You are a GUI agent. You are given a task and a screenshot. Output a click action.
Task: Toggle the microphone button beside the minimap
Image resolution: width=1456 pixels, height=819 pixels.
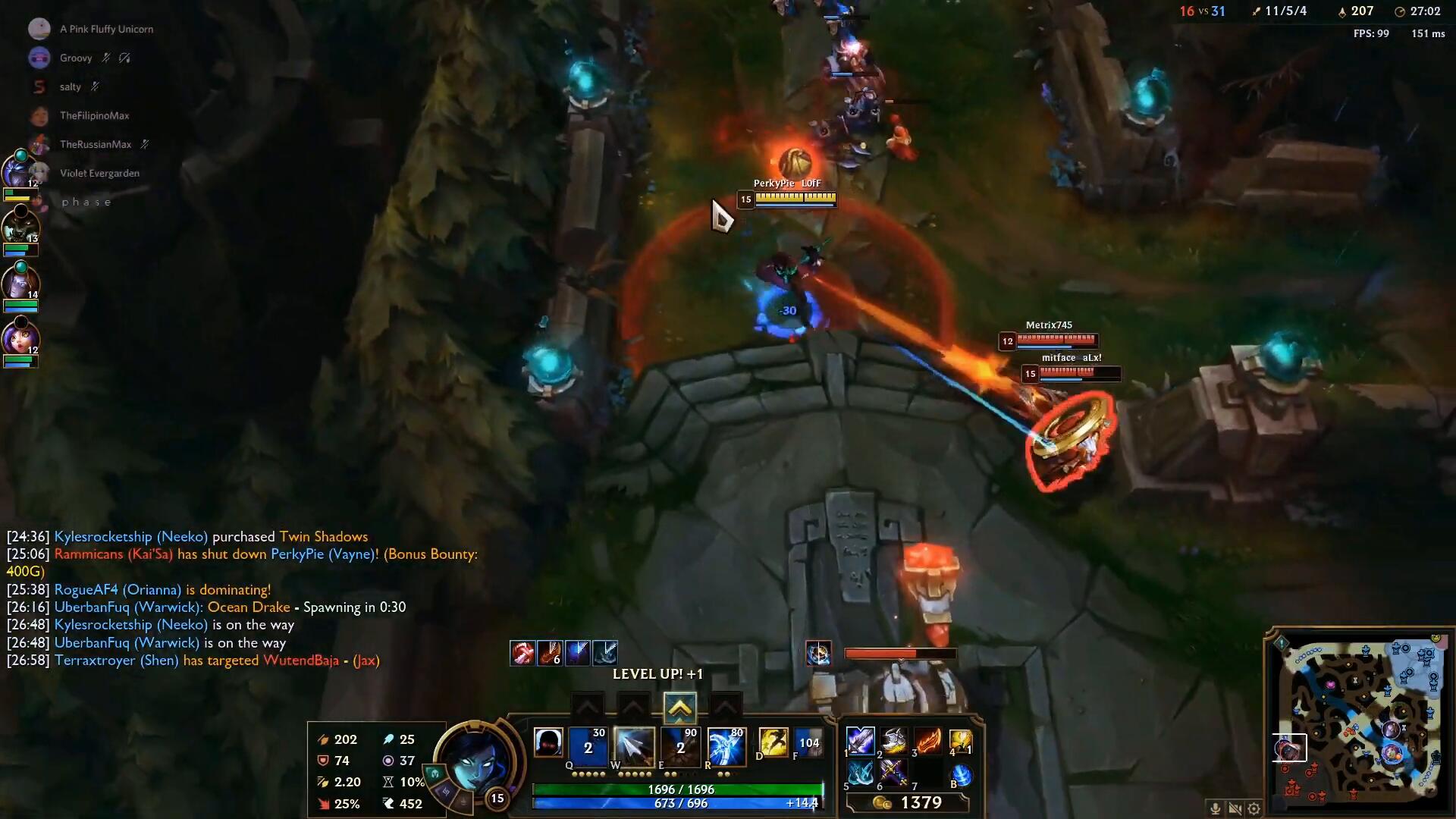tap(1215, 808)
